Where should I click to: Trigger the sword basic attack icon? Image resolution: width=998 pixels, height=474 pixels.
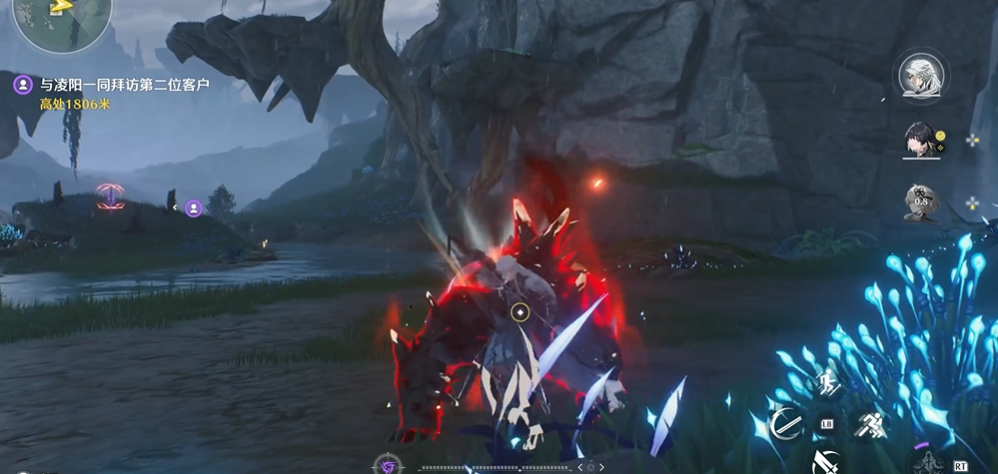pos(826,462)
